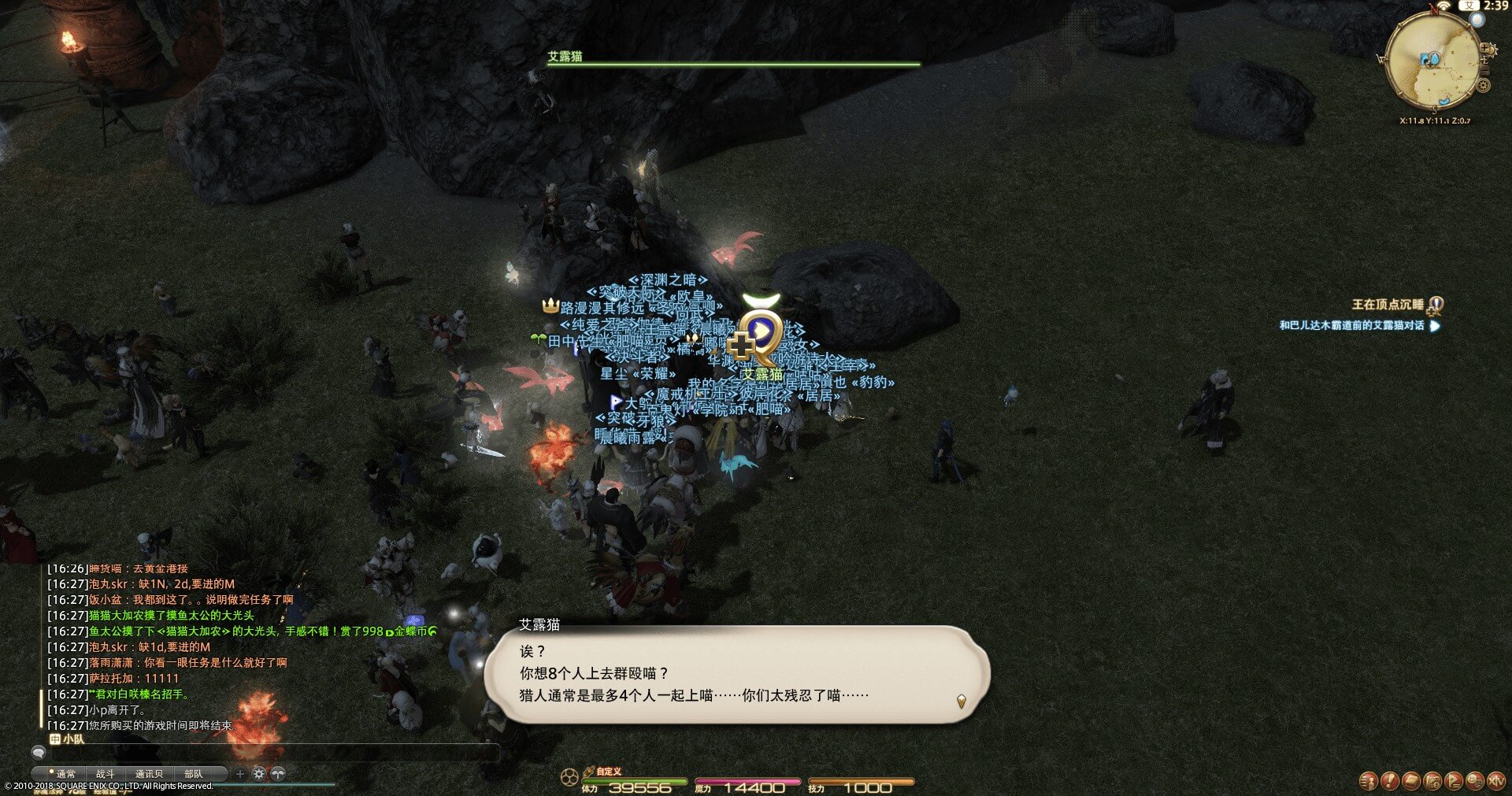
Task: Open the 通讯贝 chat tab
Action: [149, 774]
